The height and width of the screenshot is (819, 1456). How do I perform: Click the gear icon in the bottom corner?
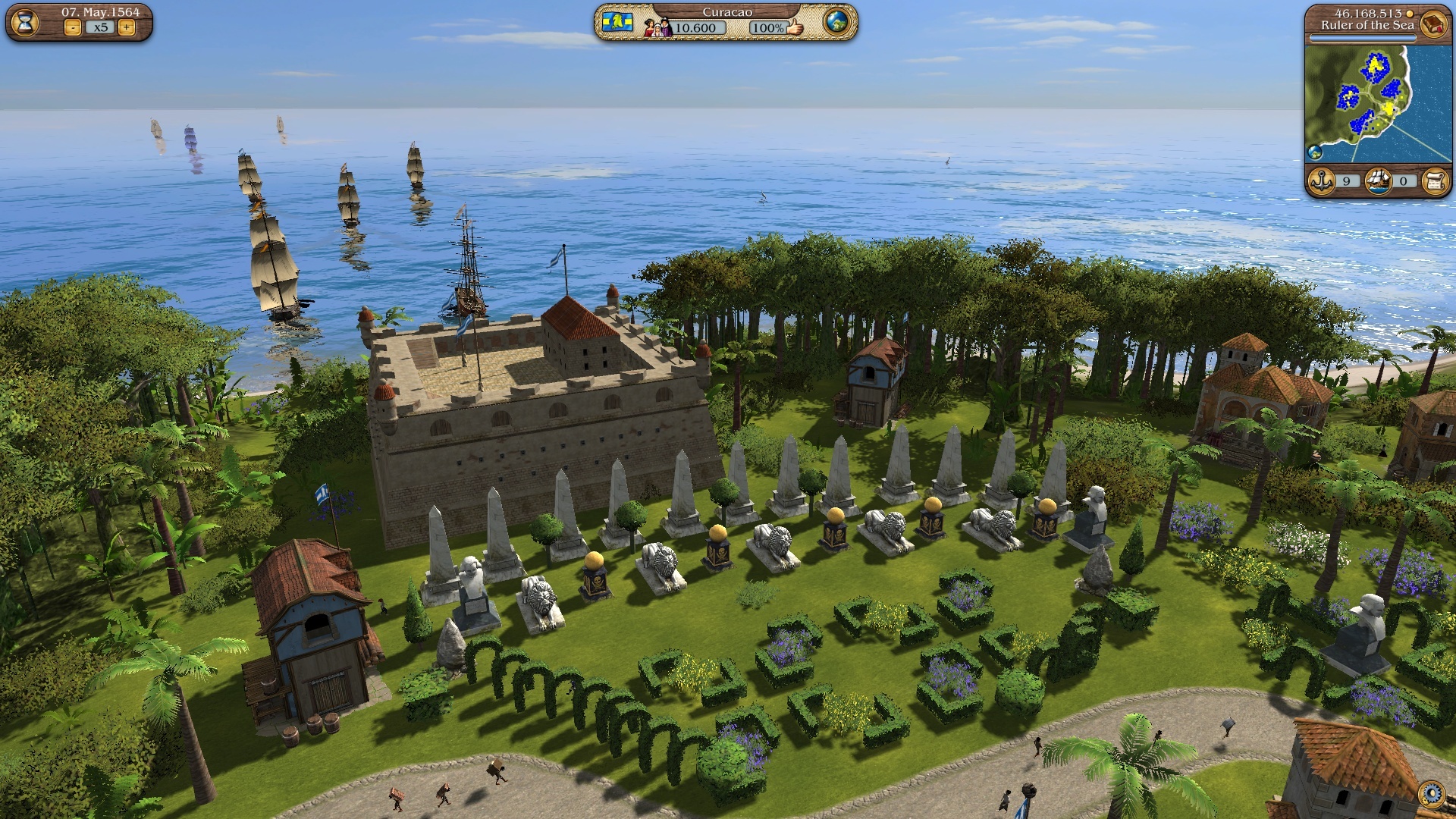point(1432,794)
